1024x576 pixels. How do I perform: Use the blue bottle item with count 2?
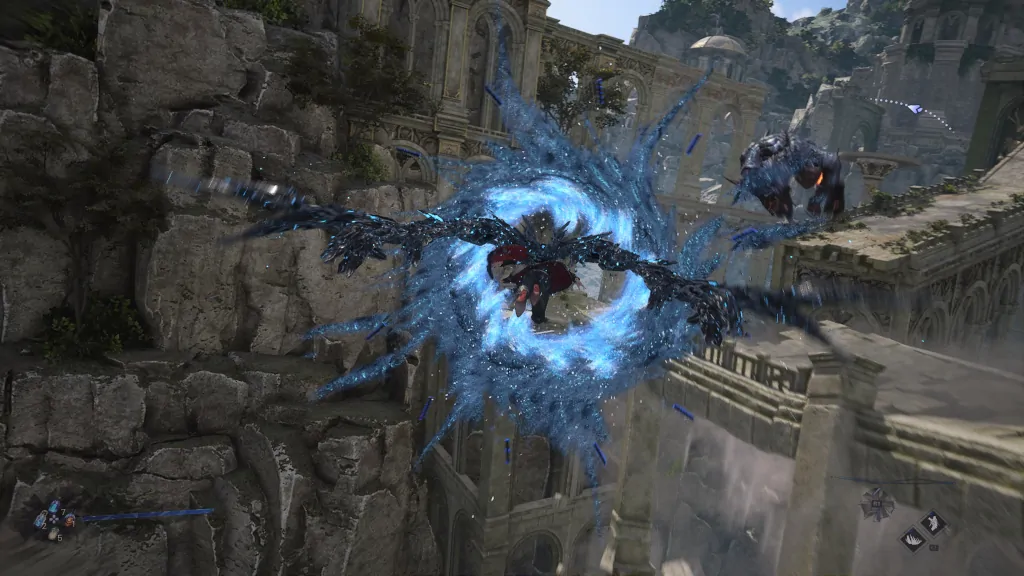coord(40,520)
